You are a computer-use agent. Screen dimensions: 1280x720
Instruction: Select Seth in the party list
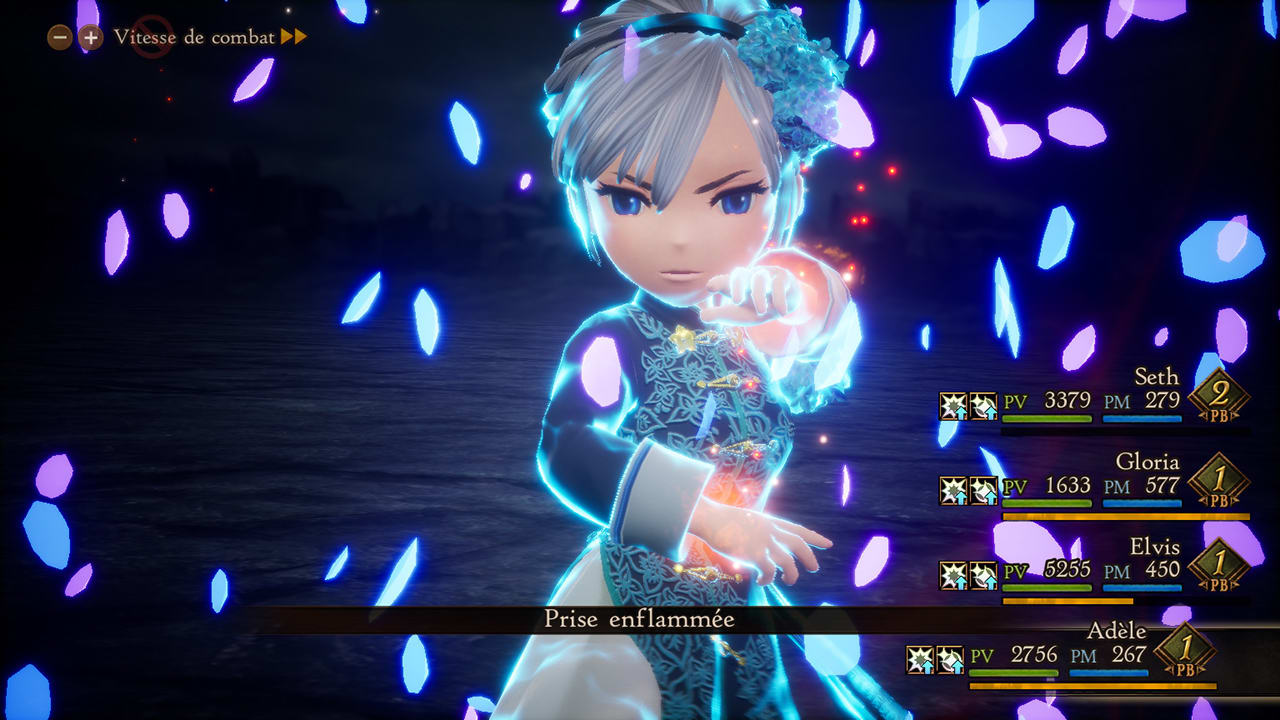pyautogui.click(x=1156, y=377)
